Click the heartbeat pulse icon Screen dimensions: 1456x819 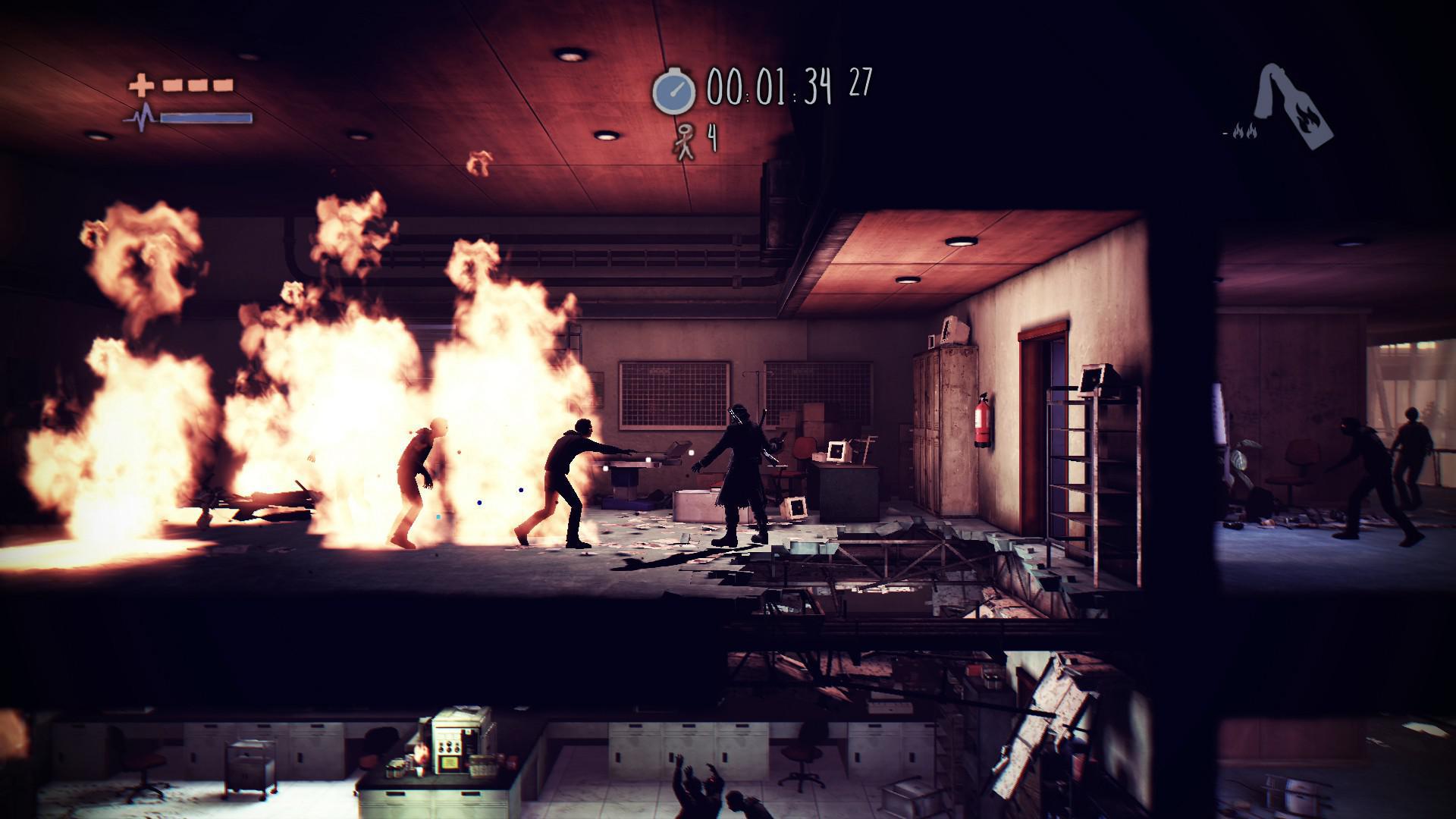pyautogui.click(x=143, y=118)
